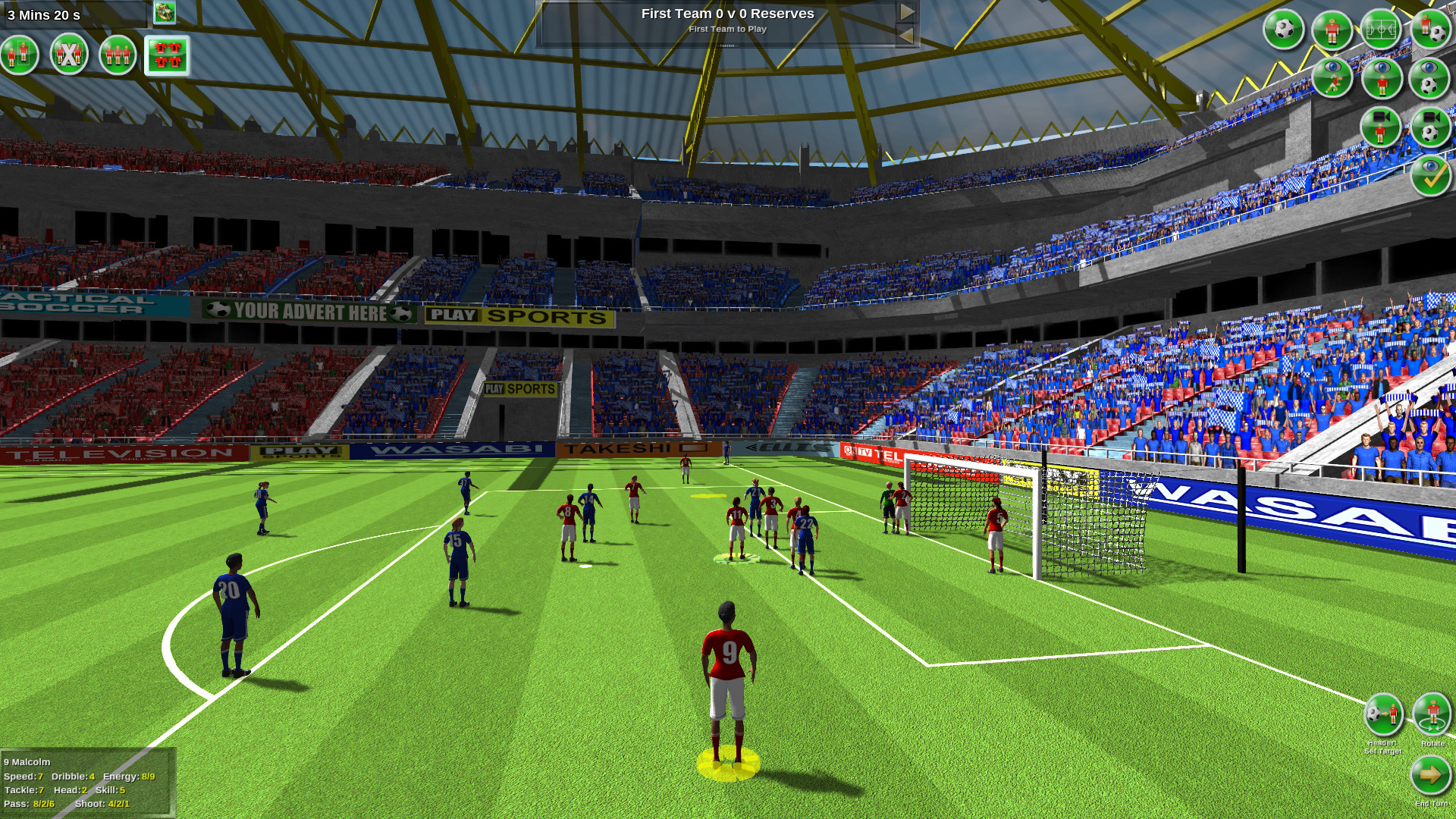Screen dimensions: 1456x819
Task: Enable the camera follow ball toggle
Action: pos(1429,127)
